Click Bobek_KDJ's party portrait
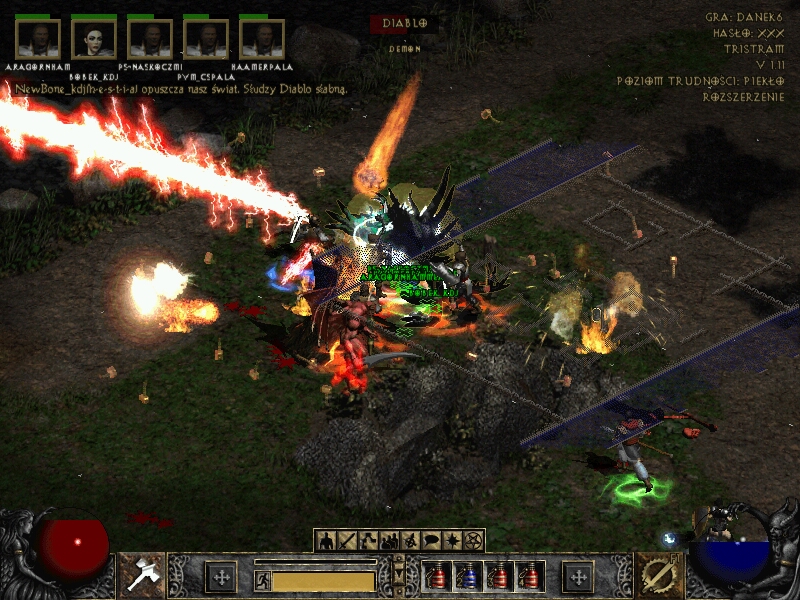 94,38
